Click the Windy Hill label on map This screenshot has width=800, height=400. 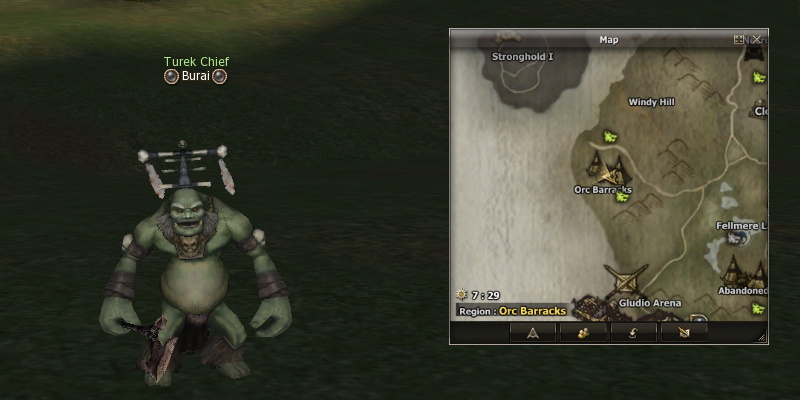[651, 102]
